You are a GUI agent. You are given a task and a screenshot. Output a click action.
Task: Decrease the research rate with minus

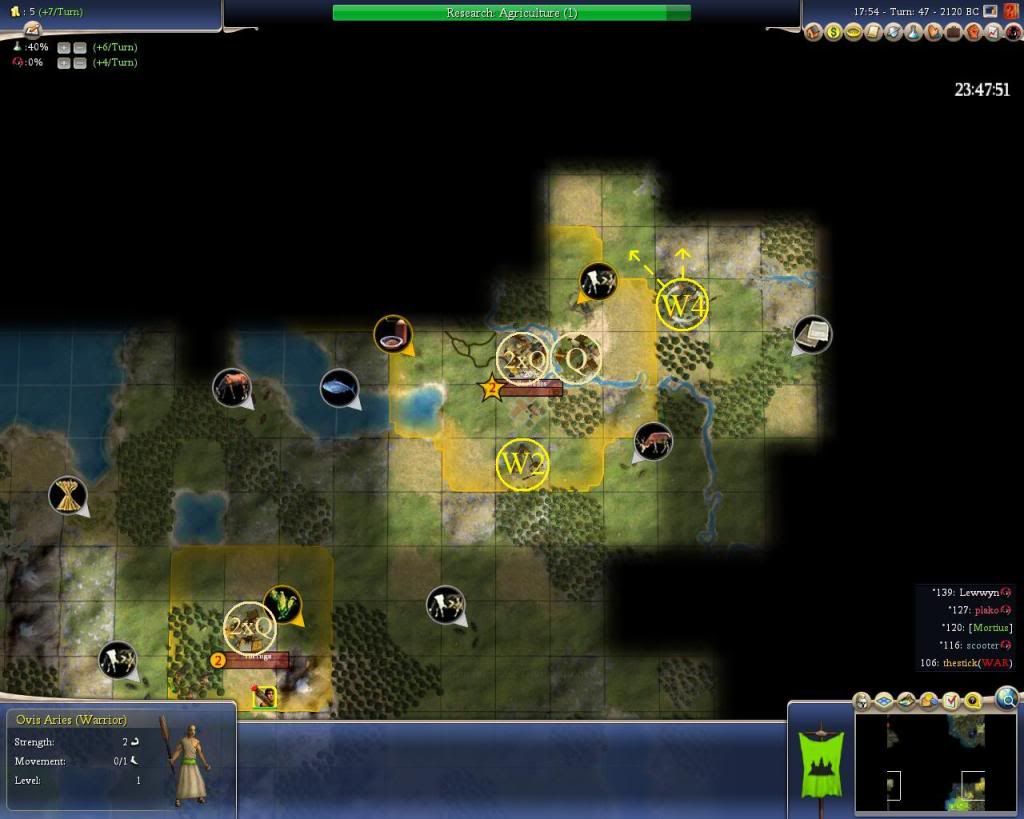click(78, 47)
